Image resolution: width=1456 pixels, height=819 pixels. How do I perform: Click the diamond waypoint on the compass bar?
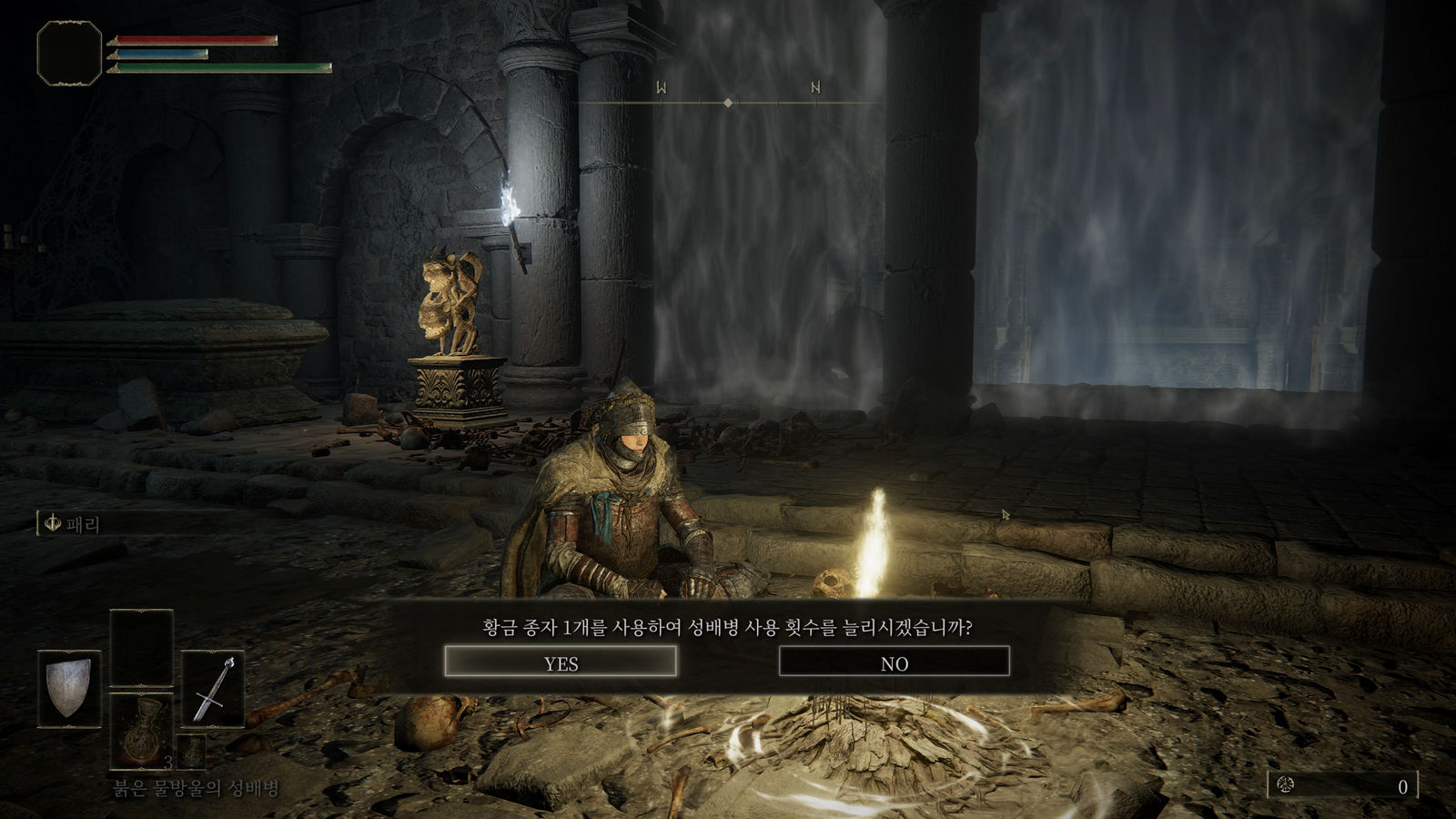pyautogui.click(x=728, y=103)
